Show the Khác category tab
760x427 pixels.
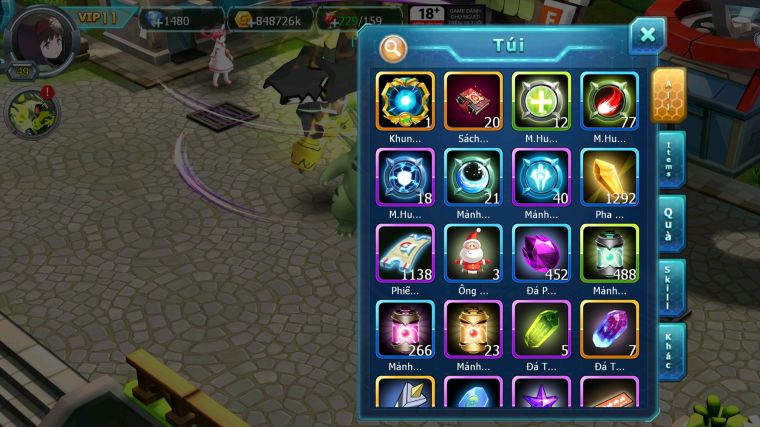[x=671, y=350]
